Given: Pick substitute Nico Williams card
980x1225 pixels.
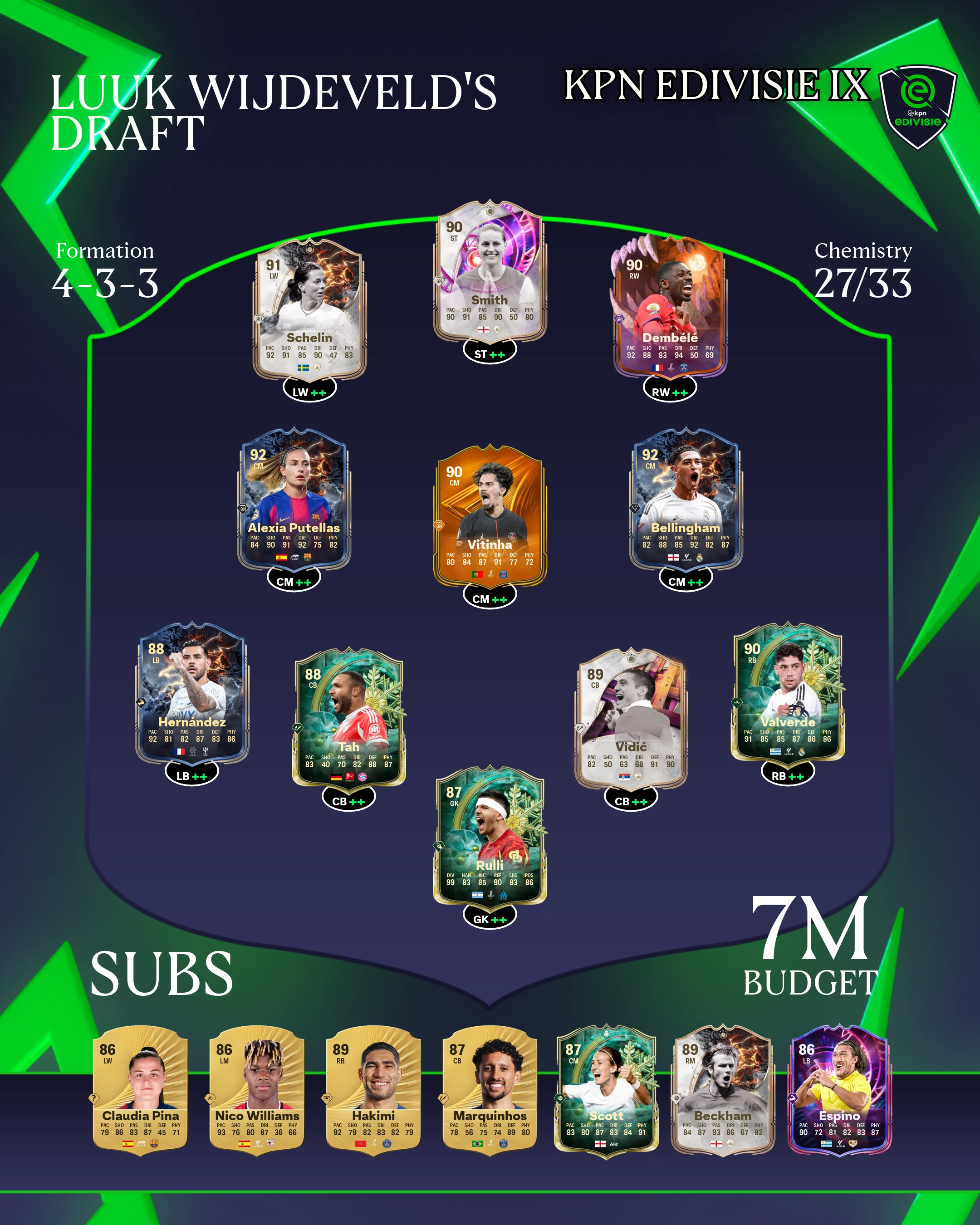Looking at the screenshot, I should 257,1090.
